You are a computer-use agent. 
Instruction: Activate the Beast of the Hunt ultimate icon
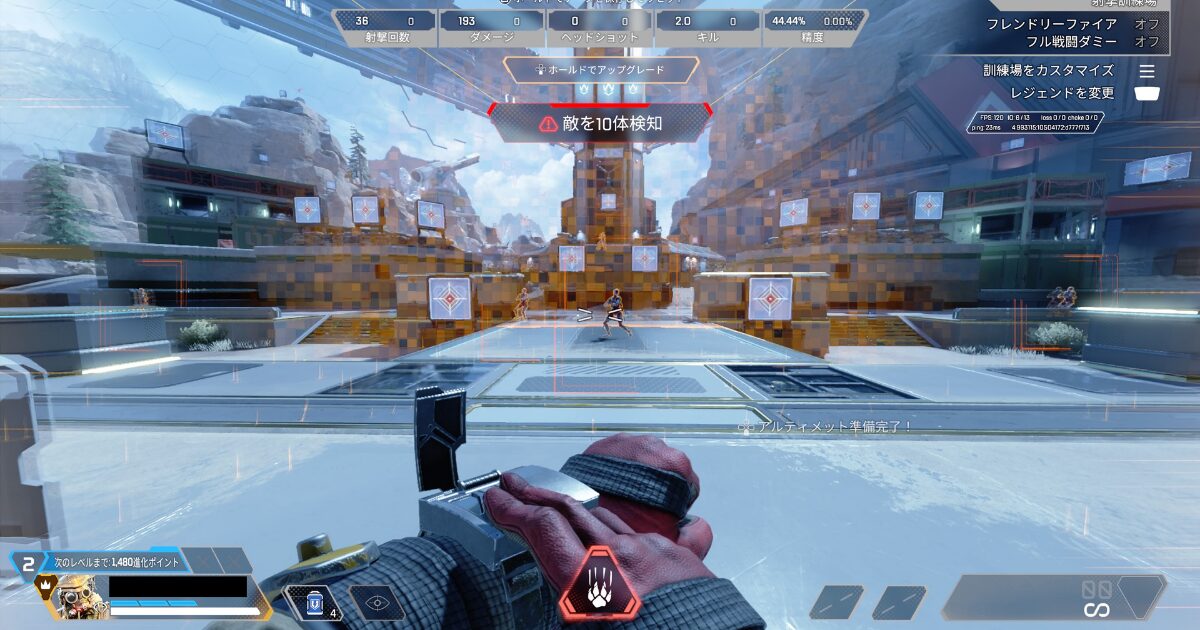[x=599, y=583]
